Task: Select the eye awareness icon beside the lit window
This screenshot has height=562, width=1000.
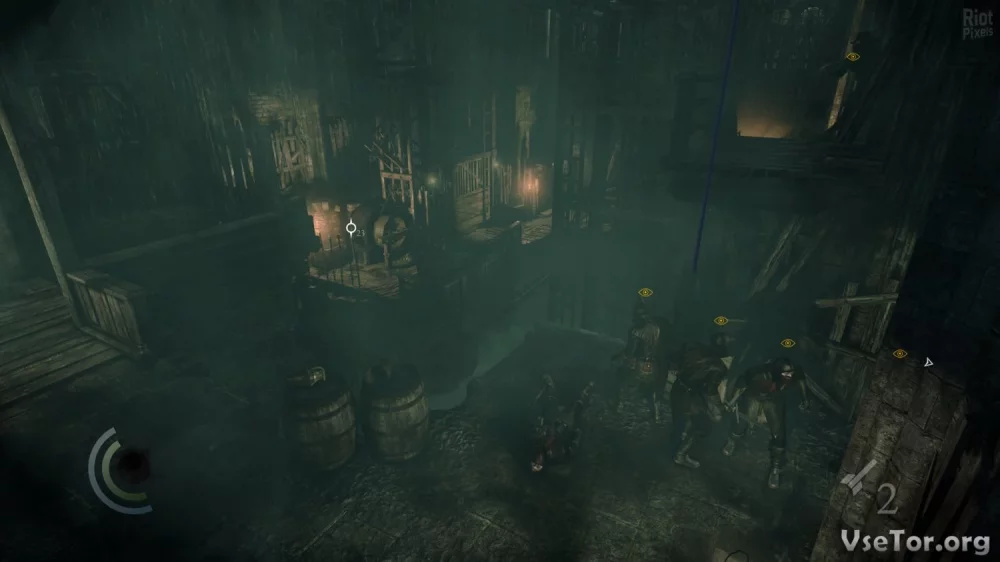Action: pos(852,57)
